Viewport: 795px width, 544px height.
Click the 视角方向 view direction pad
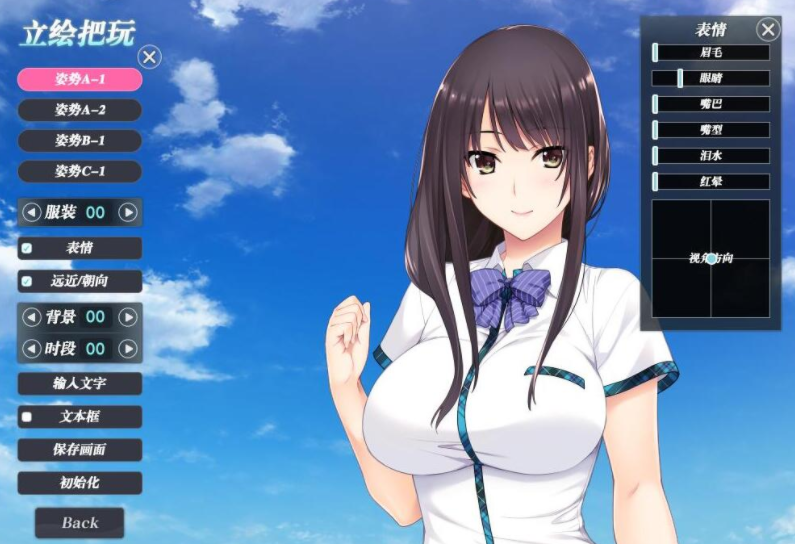click(711, 258)
